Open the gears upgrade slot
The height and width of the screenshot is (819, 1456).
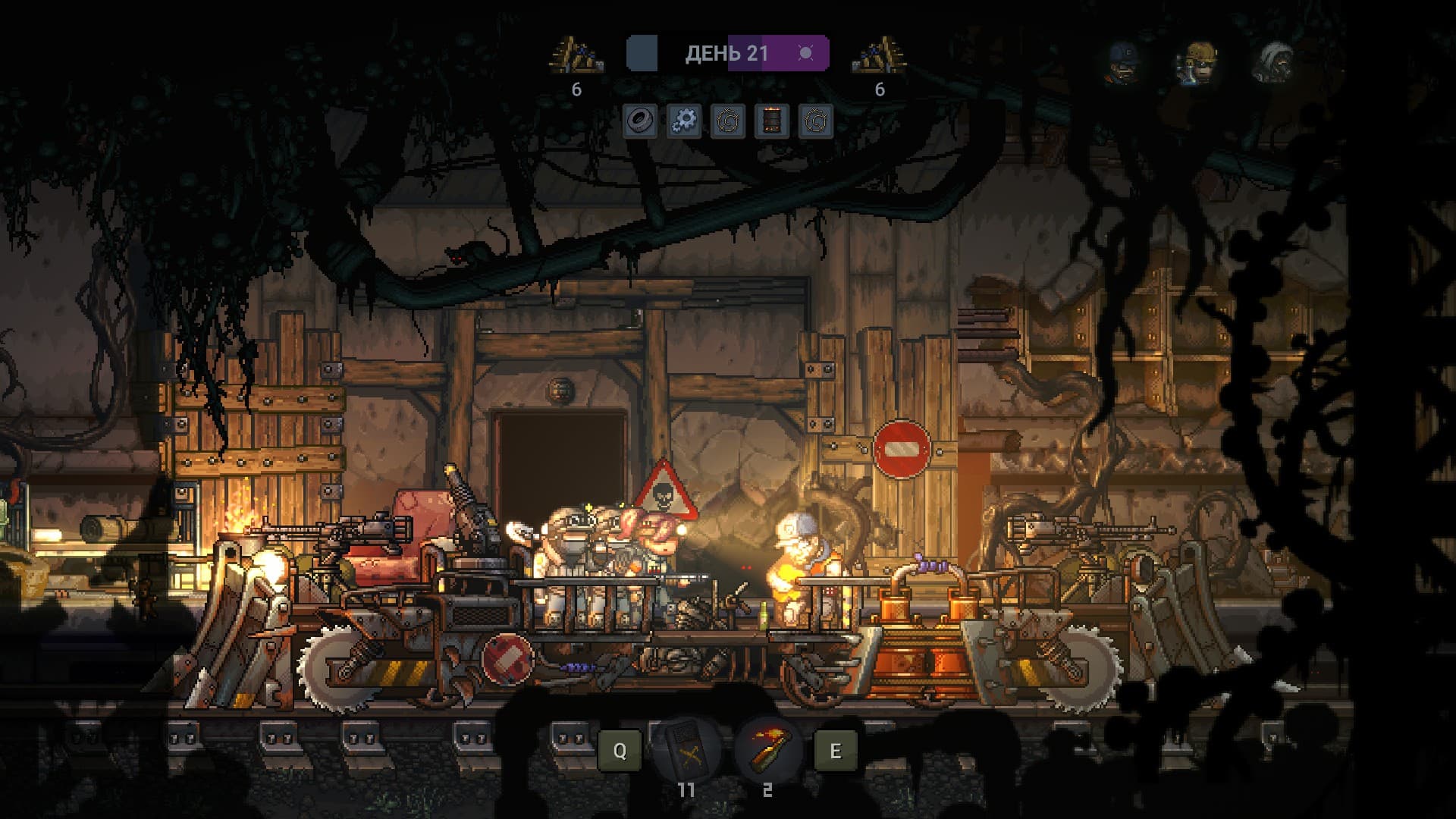684,121
